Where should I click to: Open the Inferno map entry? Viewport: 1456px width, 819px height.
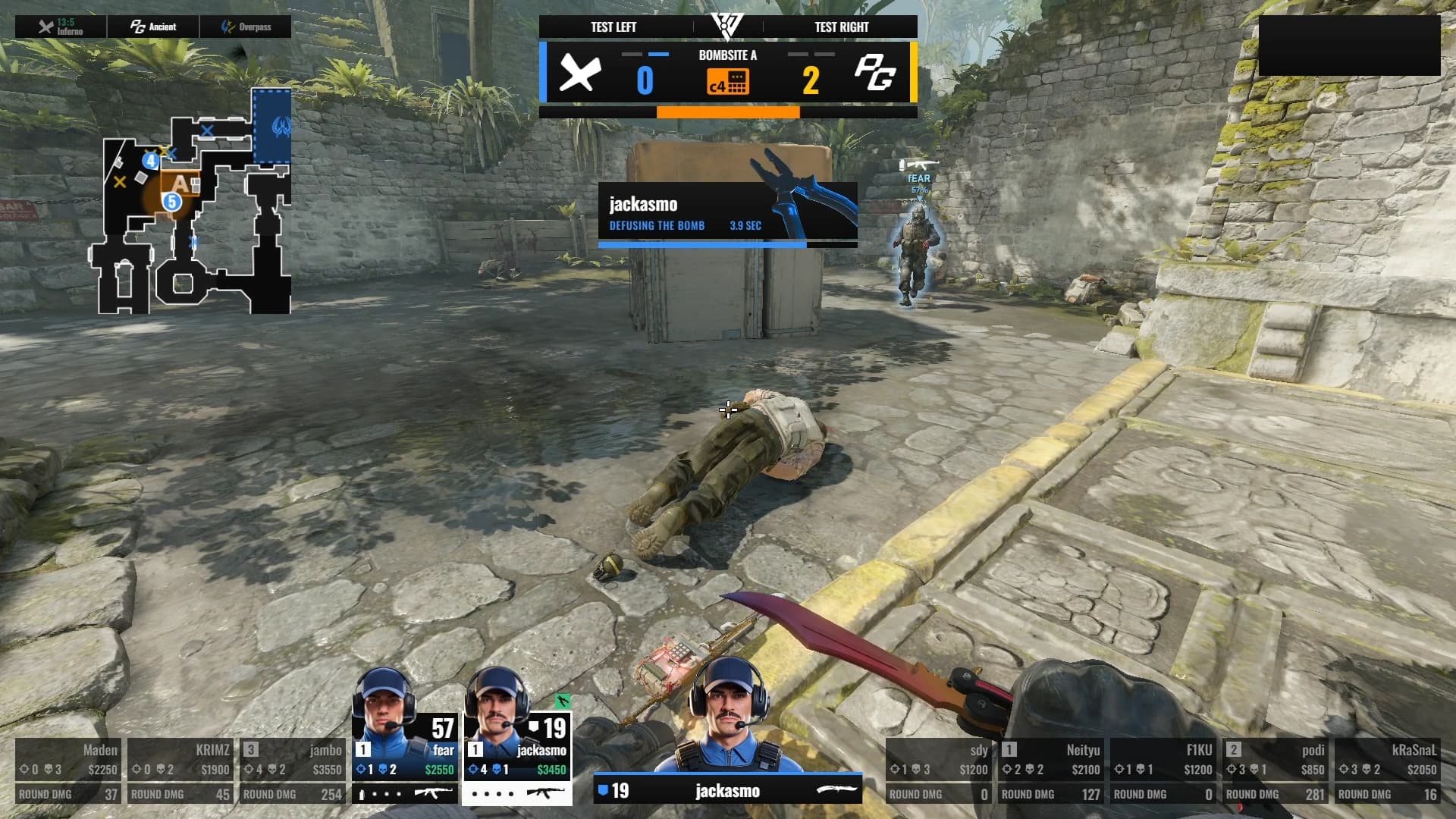[x=61, y=27]
